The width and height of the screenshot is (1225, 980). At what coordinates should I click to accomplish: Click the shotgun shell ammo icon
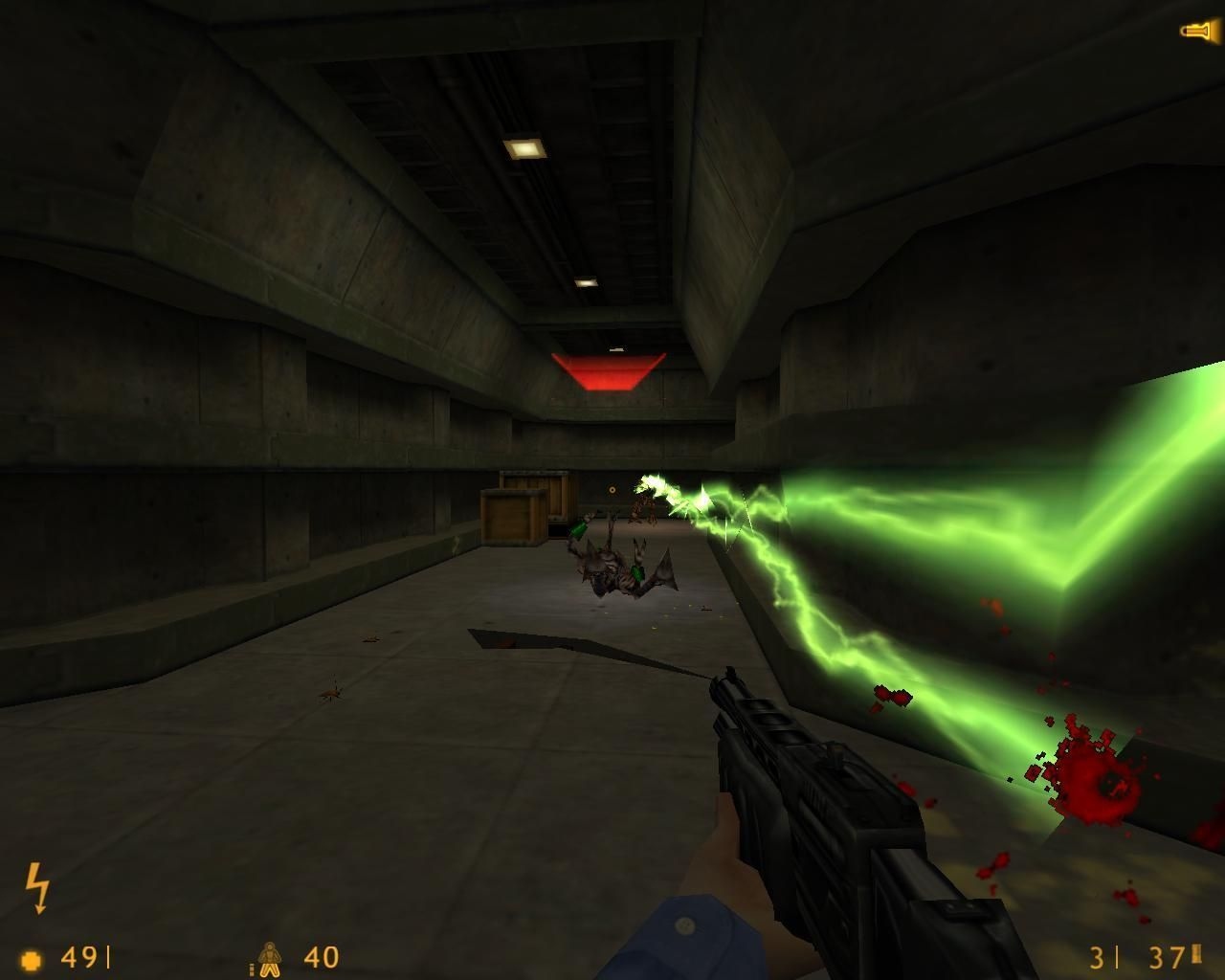(1196, 956)
